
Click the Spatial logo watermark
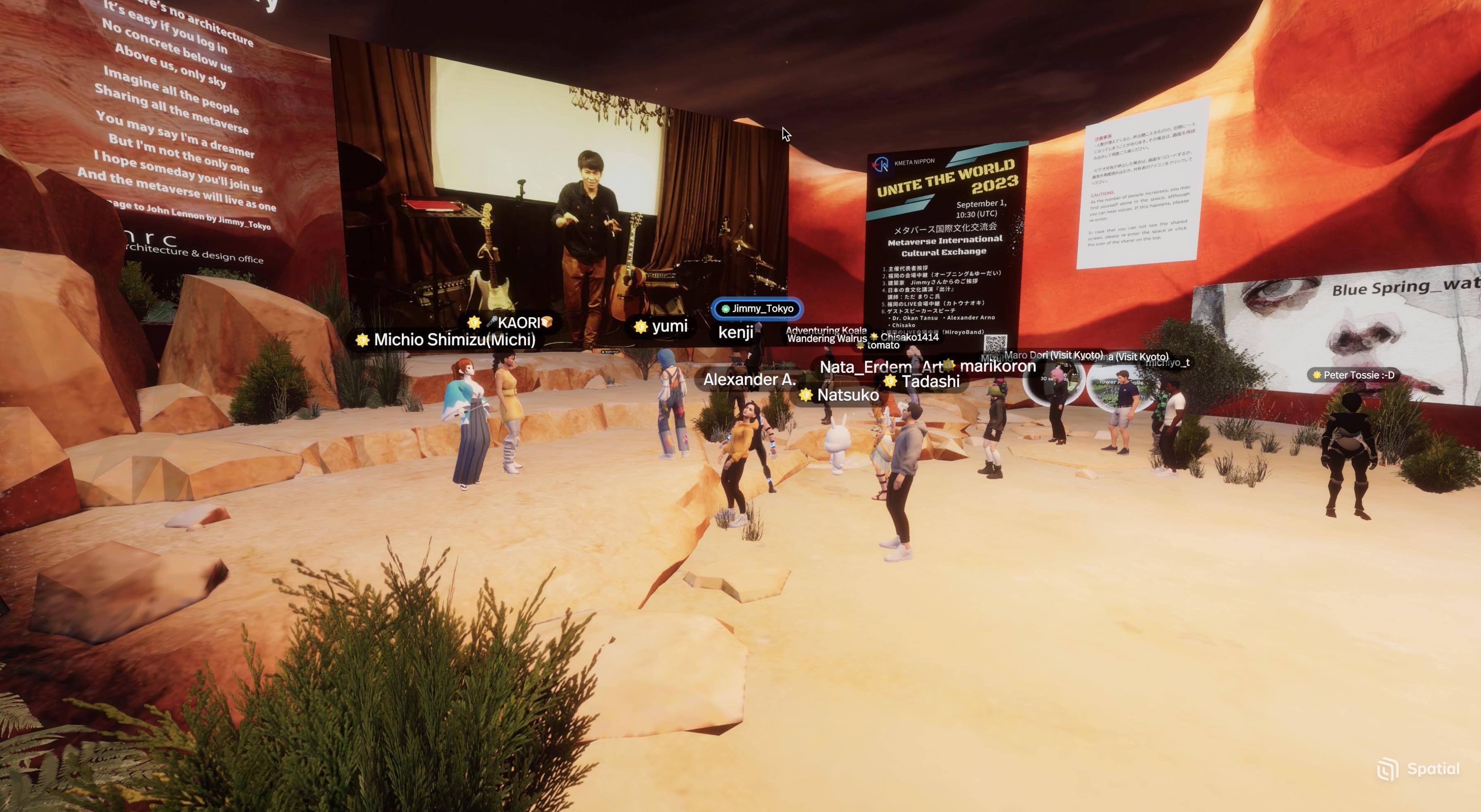[x=1418, y=769]
